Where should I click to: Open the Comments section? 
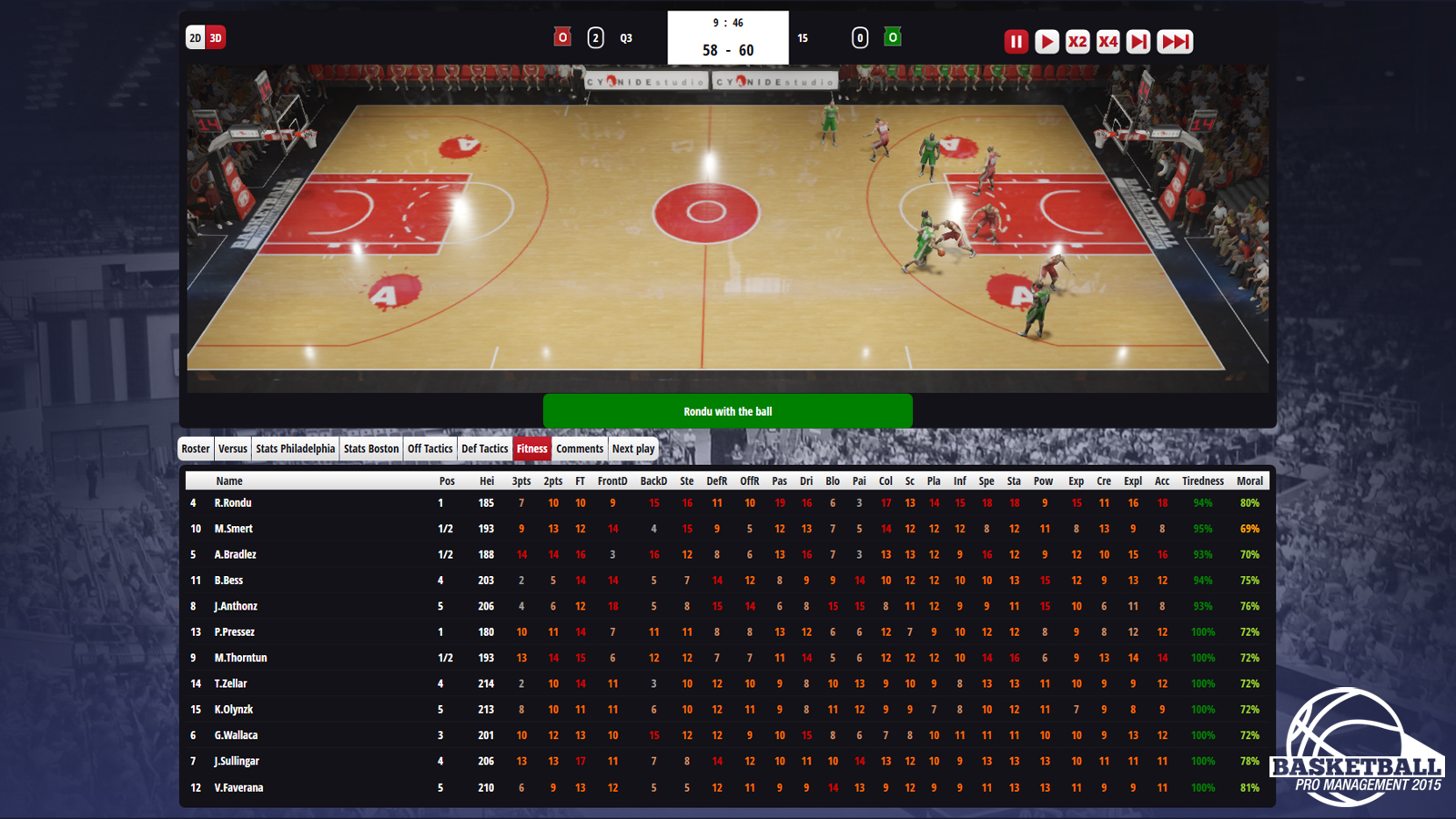(x=580, y=449)
